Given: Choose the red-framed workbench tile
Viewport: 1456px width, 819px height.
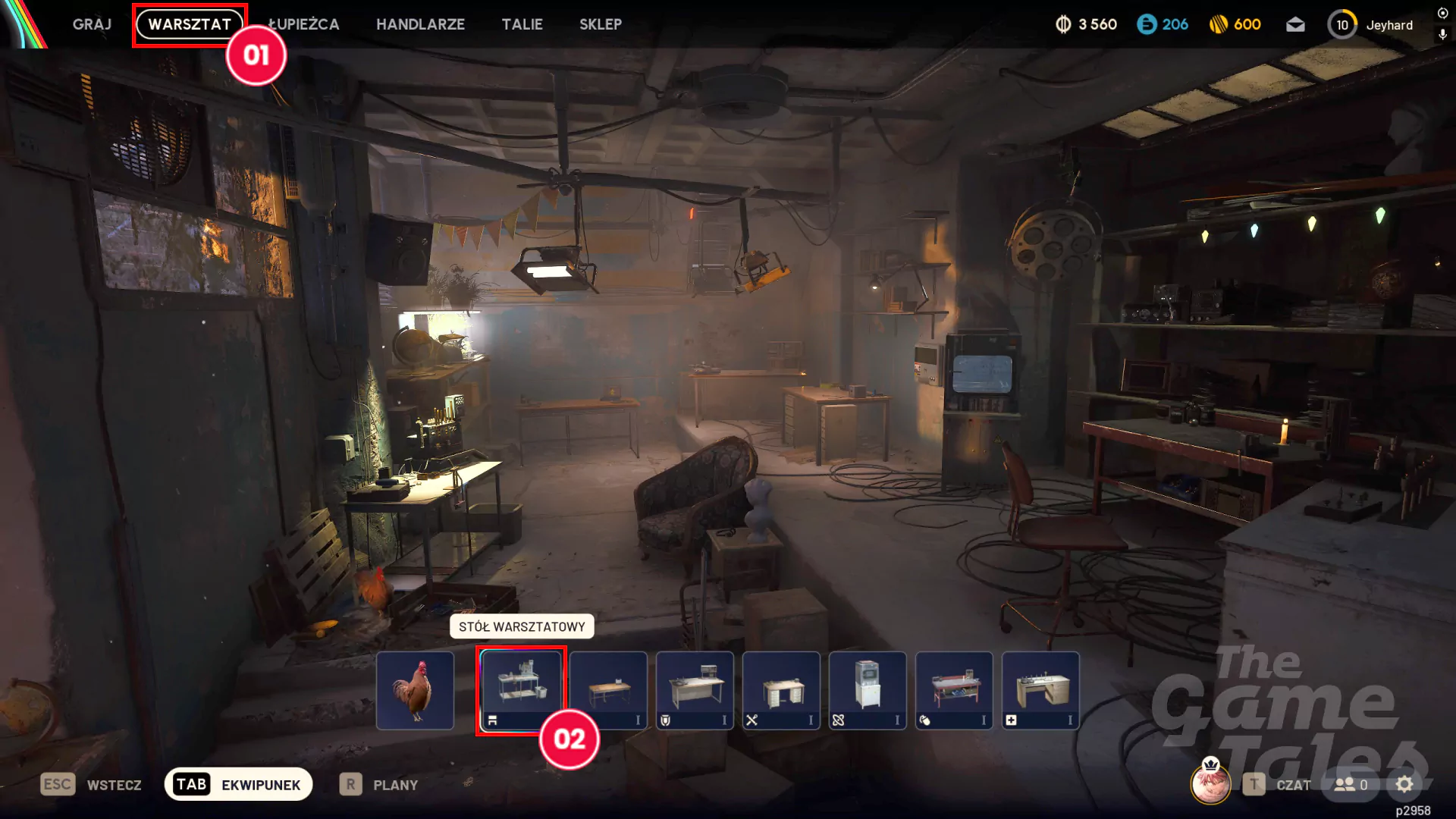Looking at the screenshot, I should [954, 690].
